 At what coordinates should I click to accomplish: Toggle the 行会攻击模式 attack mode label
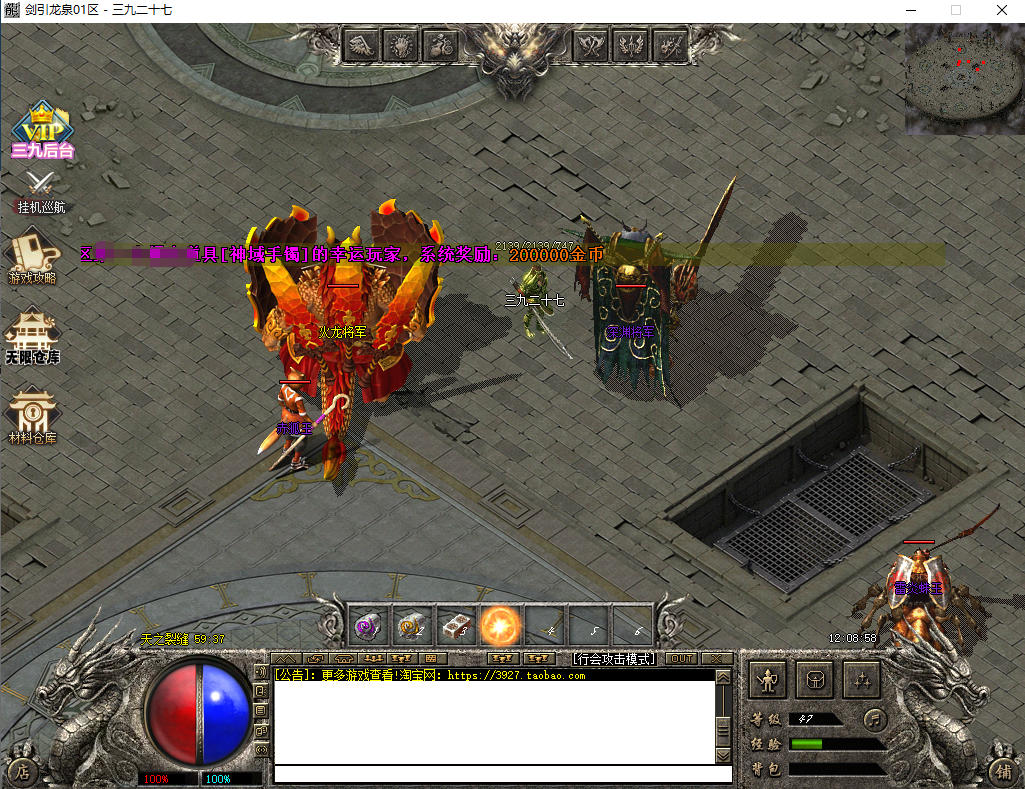pyautogui.click(x=613, y=659)
